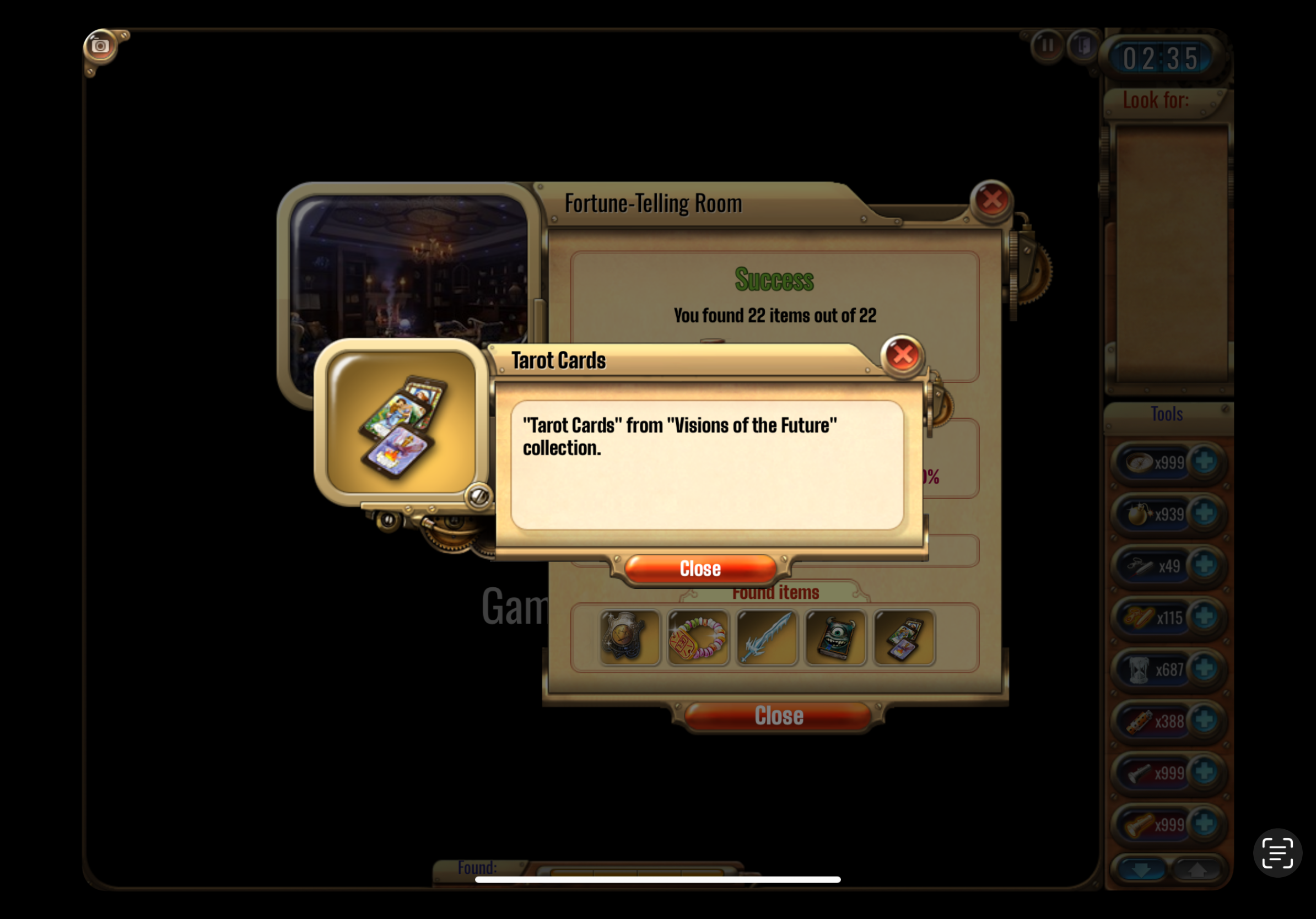Close the Fortune-Telling Room results with red X
This screenshot has width=1316, height=919.
tap(991, 200)
